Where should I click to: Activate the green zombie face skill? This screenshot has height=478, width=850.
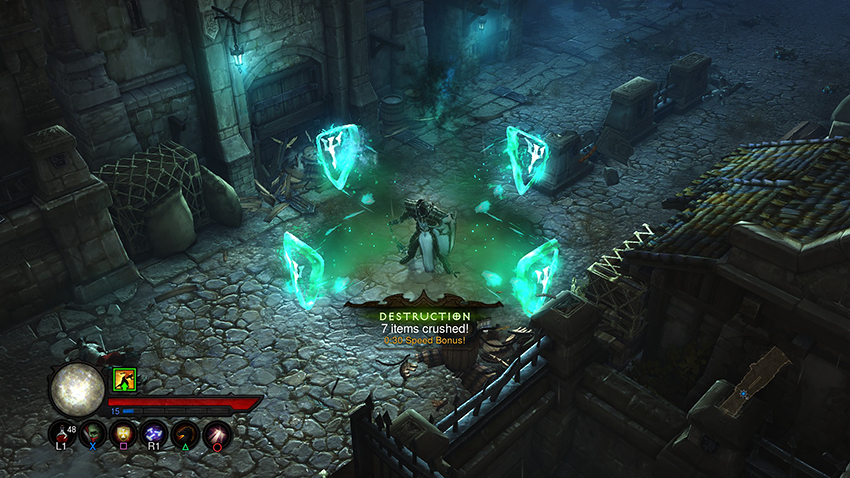pyautogui.click(x=93, y=433)
